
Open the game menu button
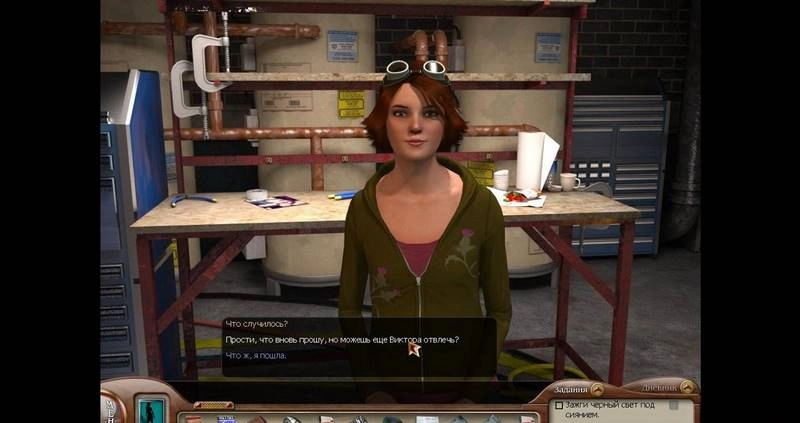108,407
